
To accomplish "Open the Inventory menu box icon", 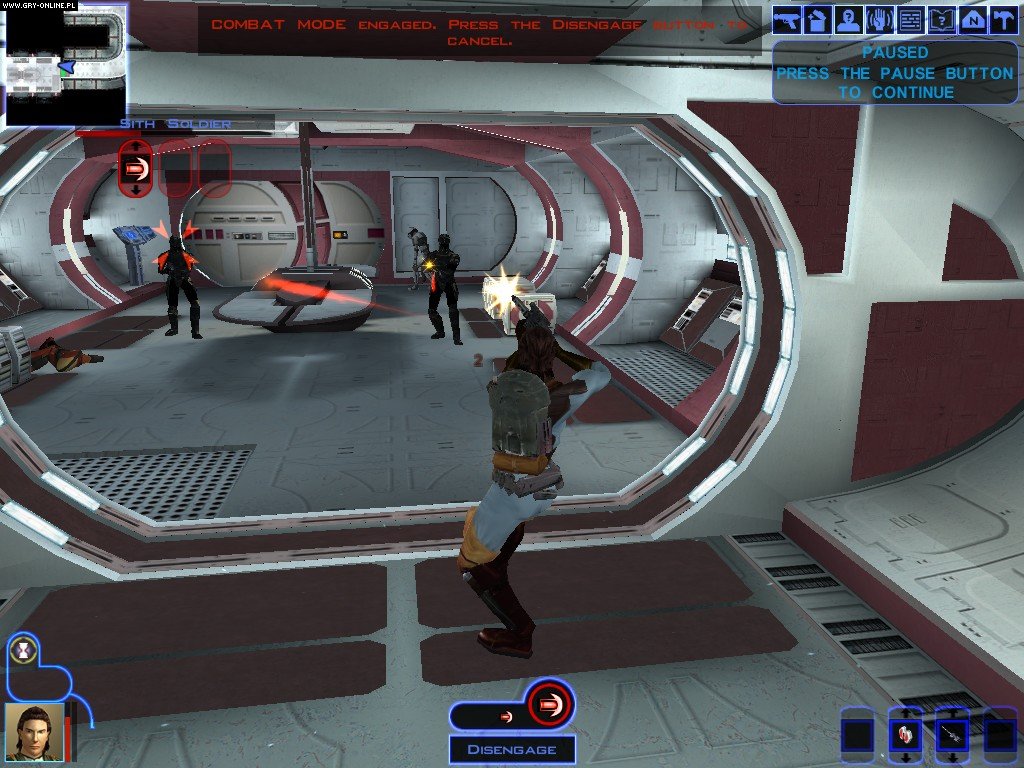I will point(818,18).
